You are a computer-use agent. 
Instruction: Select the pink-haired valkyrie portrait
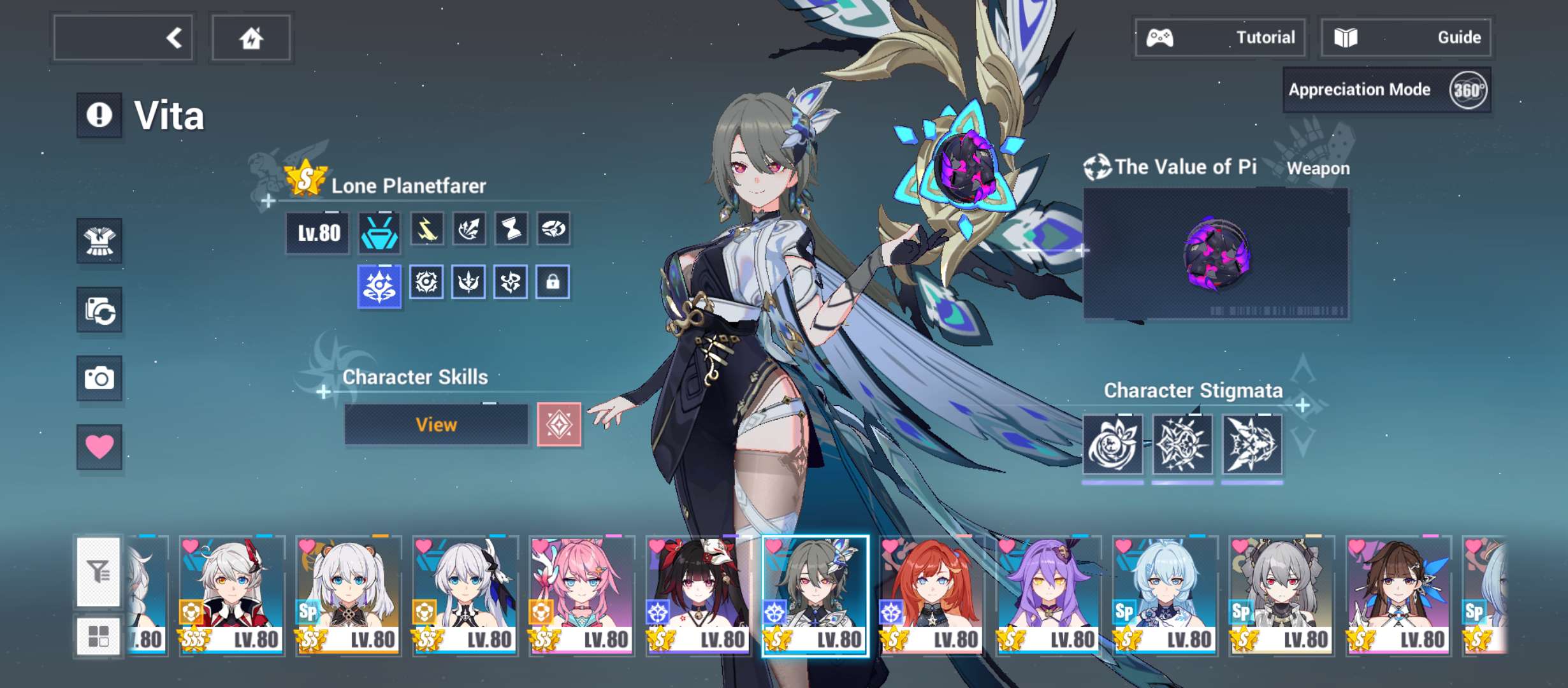click(x=582, y=595)
